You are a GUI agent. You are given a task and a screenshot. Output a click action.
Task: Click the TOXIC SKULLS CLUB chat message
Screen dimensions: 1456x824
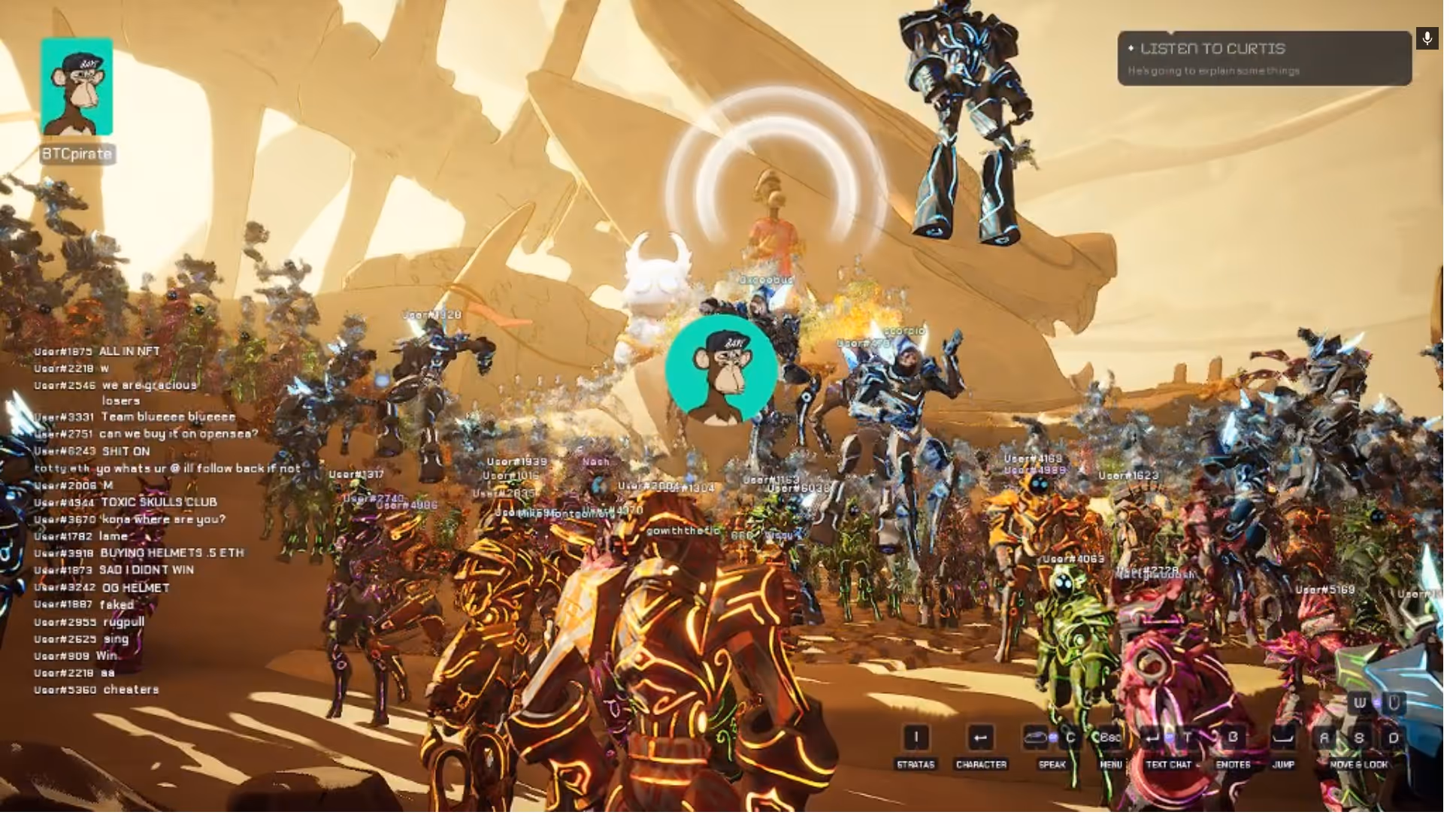(x=158, y=502)
